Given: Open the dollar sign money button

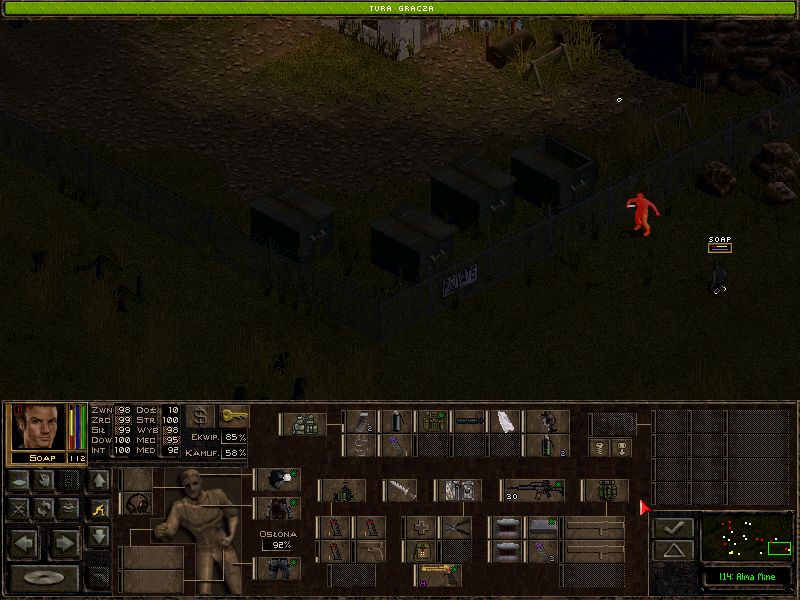Looking at the screenshot, I should 201,416.
